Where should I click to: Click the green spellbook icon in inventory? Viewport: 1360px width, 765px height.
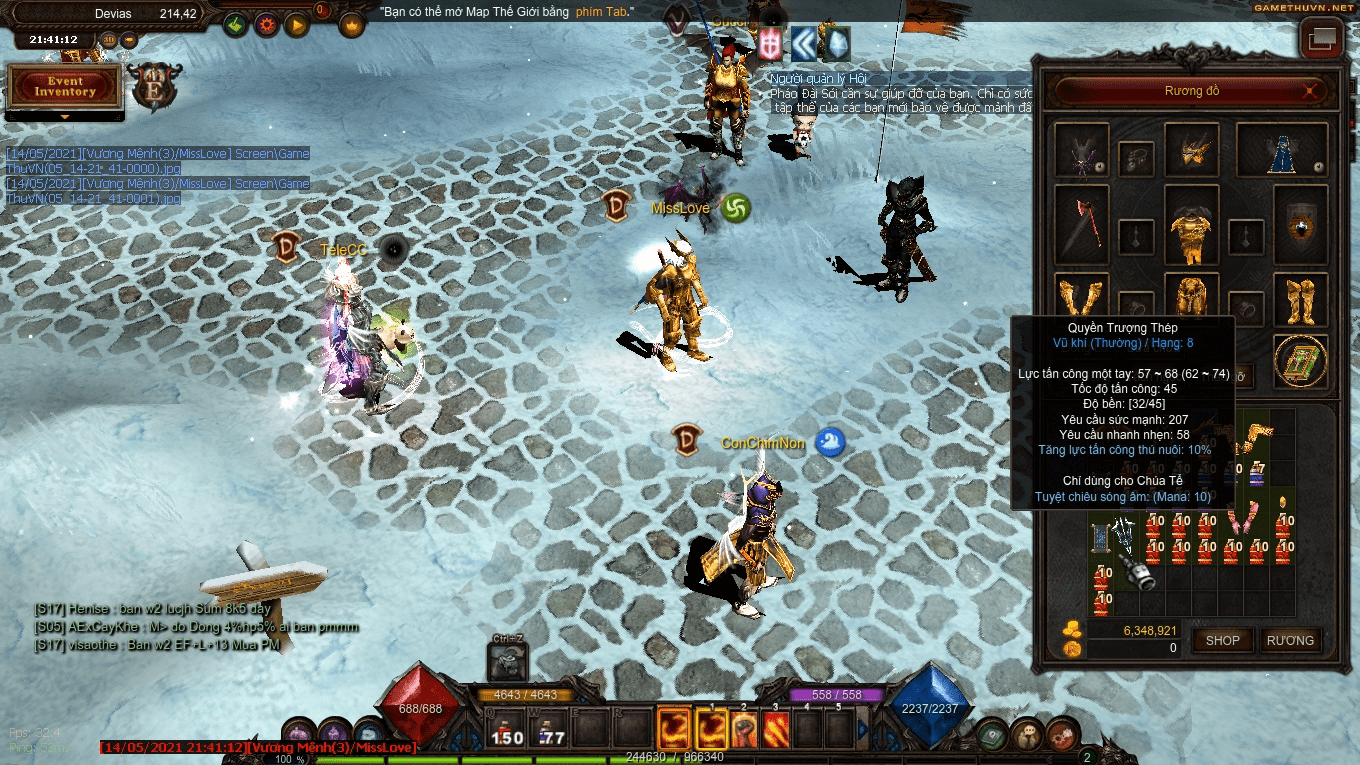(x=1300, y=360)
